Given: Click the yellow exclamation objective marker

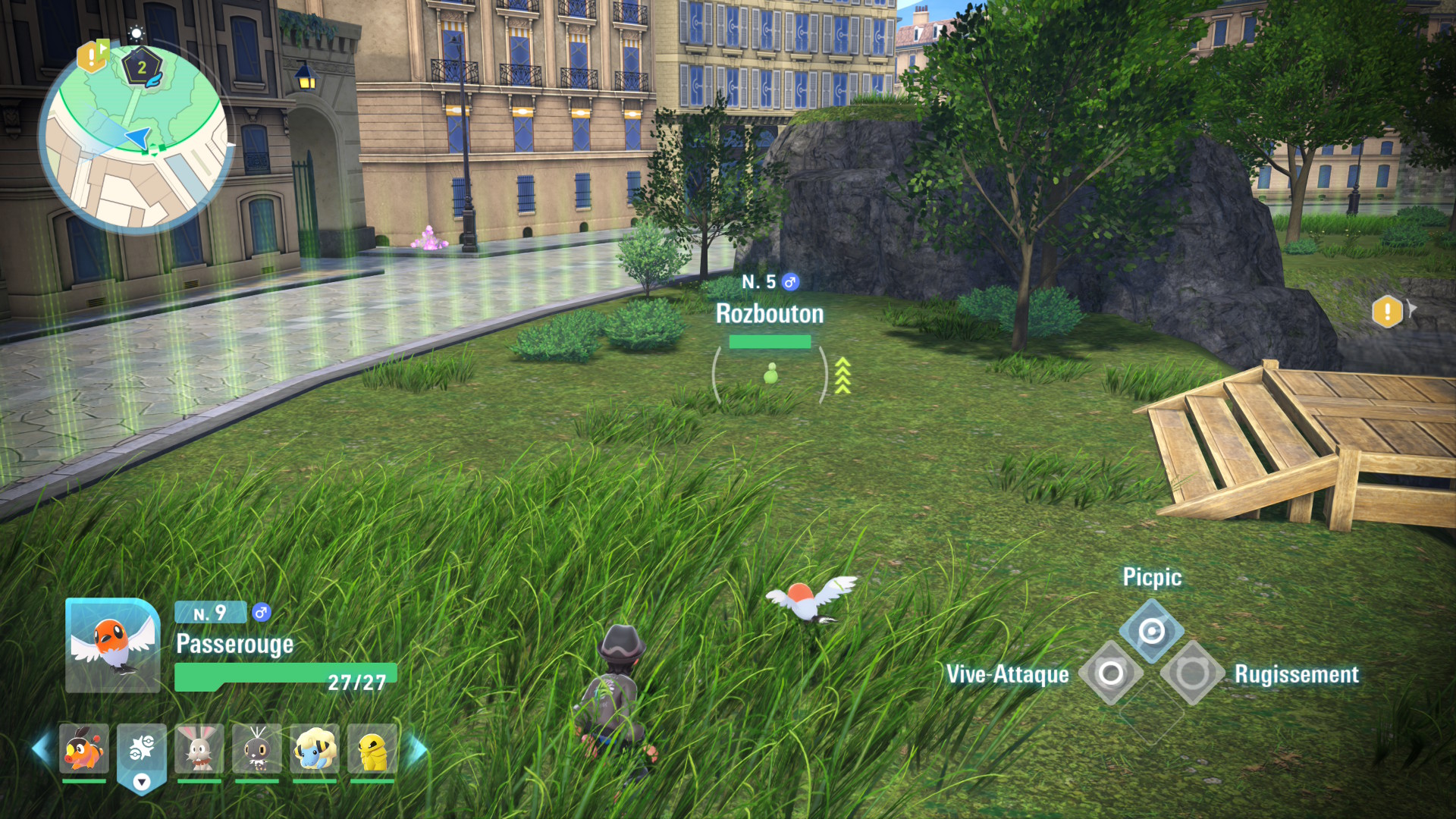Looking at the screenshot, I should point(1387,311).
